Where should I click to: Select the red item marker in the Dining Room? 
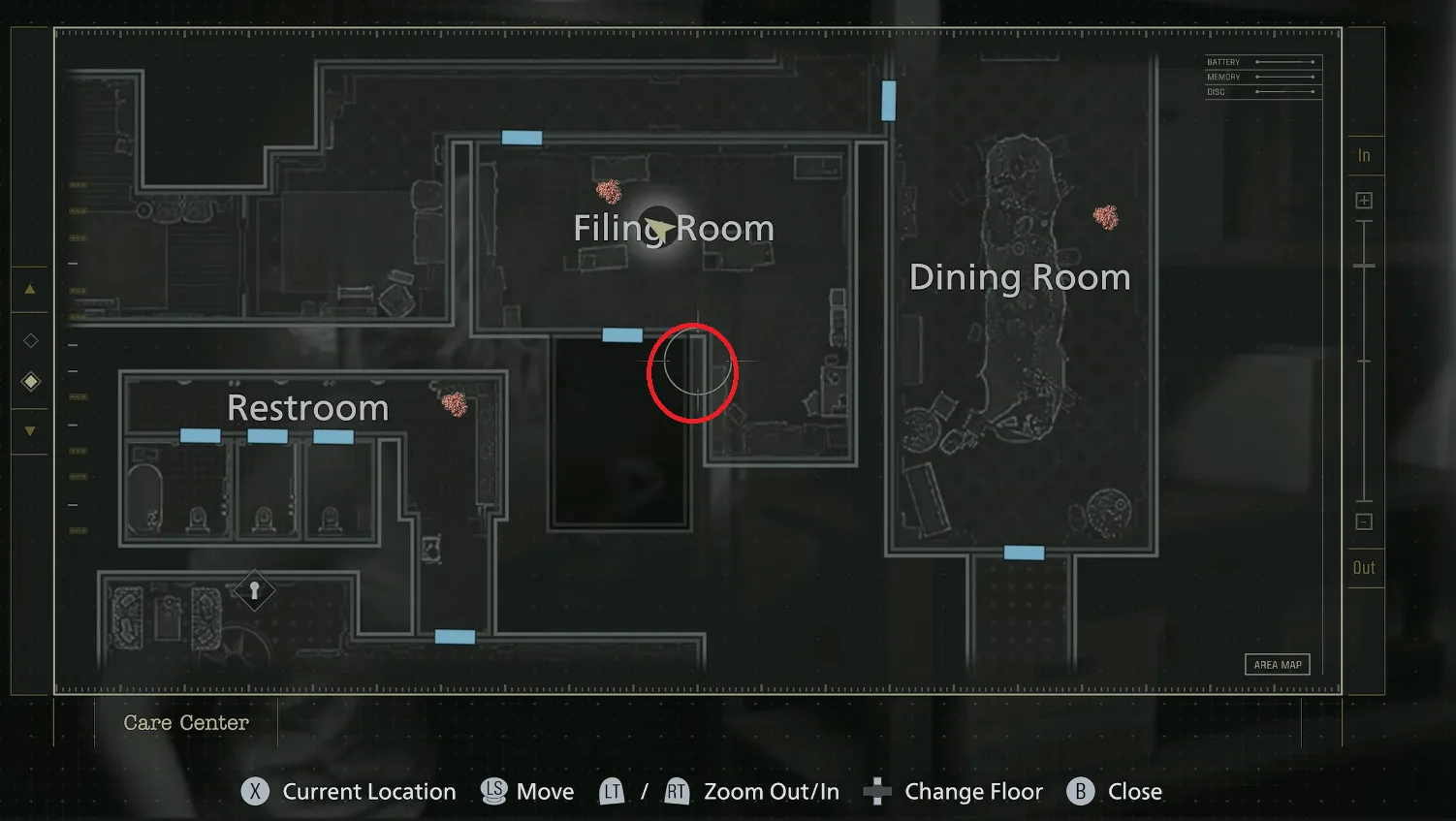point(1106,216)
